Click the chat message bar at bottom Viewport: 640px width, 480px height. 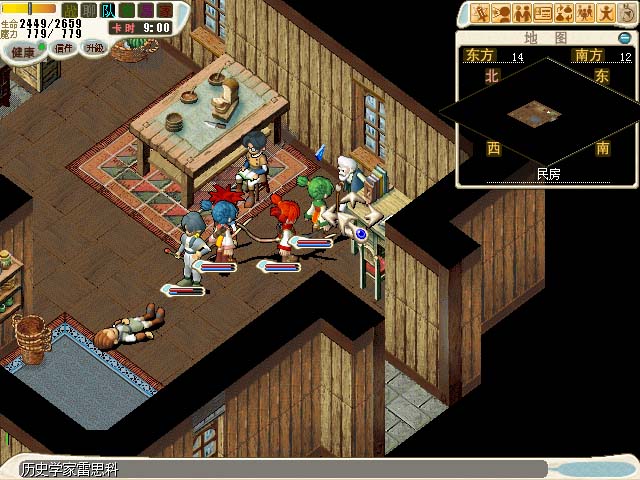point(280,469)
